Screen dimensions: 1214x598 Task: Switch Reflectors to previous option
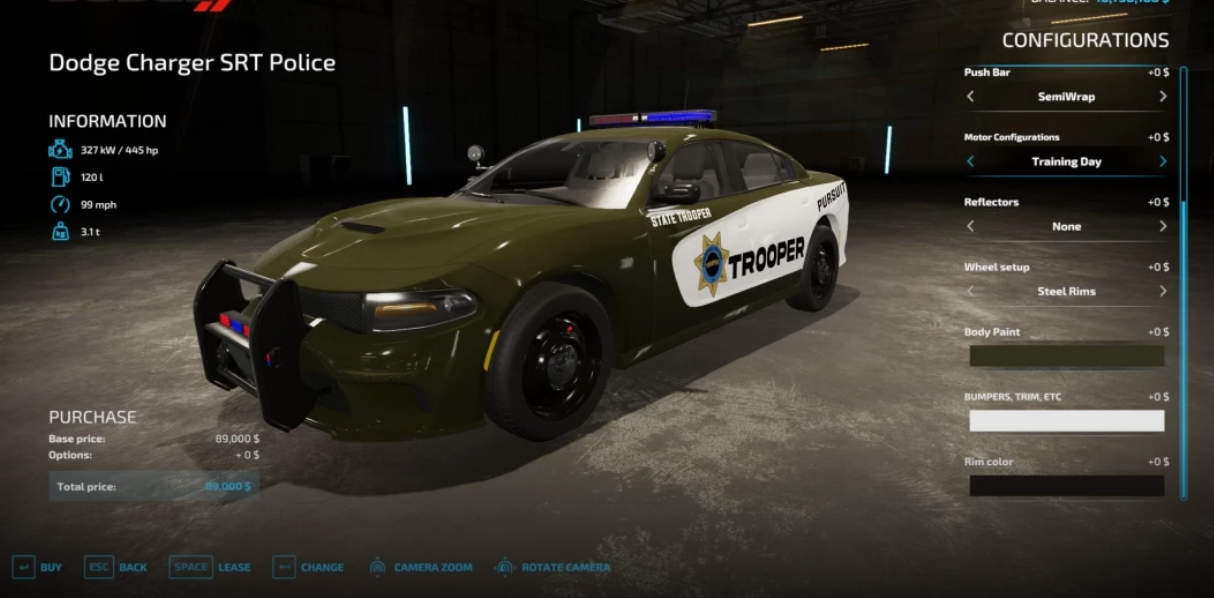pyautogui.click(x=970, y=226)
